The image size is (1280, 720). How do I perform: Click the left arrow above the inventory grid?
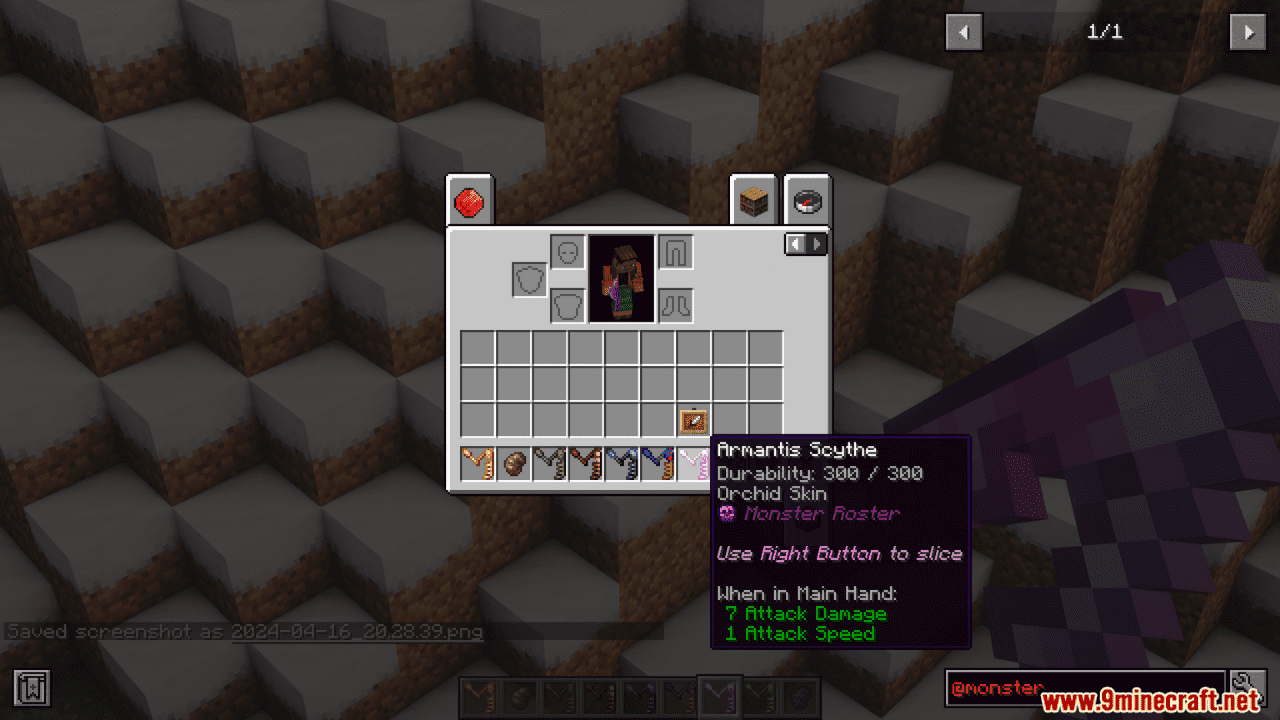(793, 243)
